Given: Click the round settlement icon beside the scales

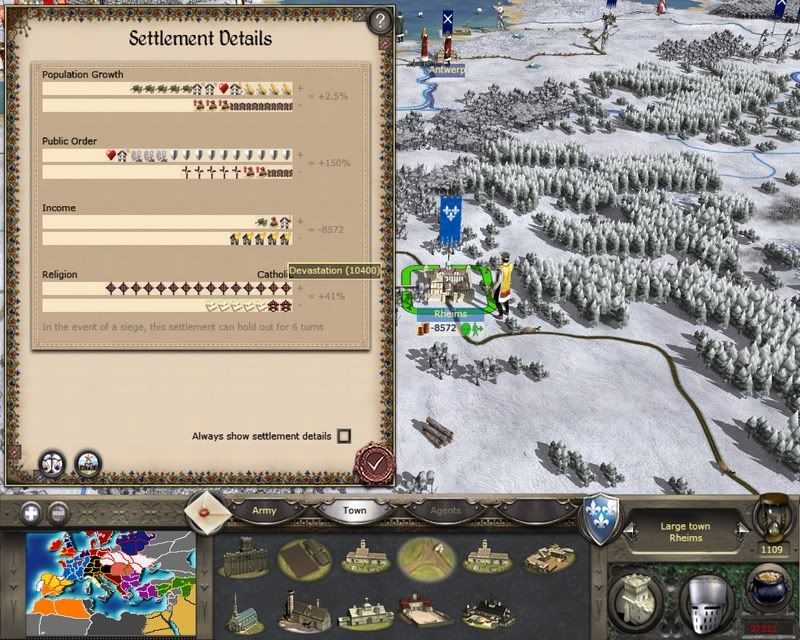Looking at the screenshot, I should (x=88, y=463).
